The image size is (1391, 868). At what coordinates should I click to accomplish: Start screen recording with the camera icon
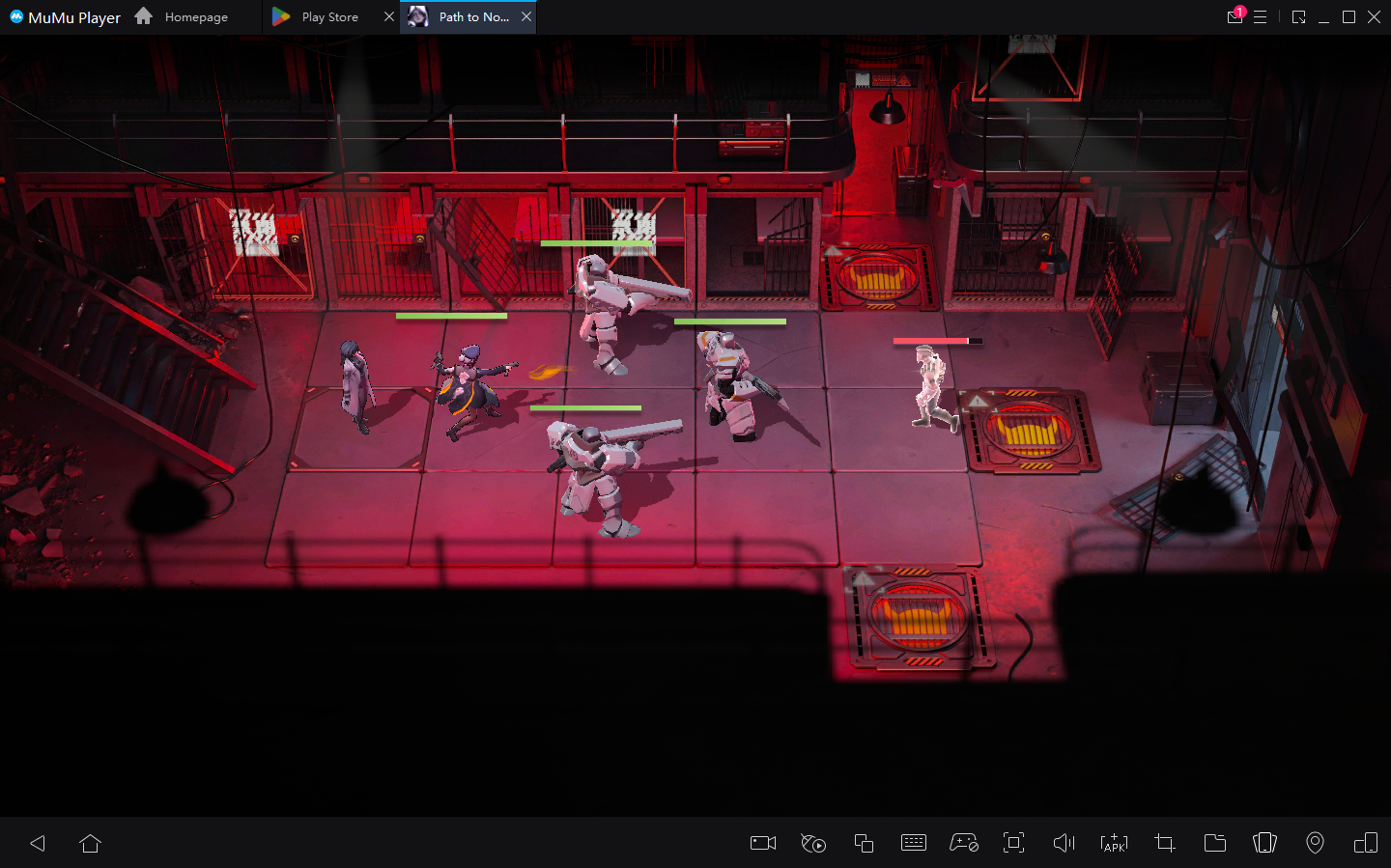pyautogui.click(x=762, y=843)
